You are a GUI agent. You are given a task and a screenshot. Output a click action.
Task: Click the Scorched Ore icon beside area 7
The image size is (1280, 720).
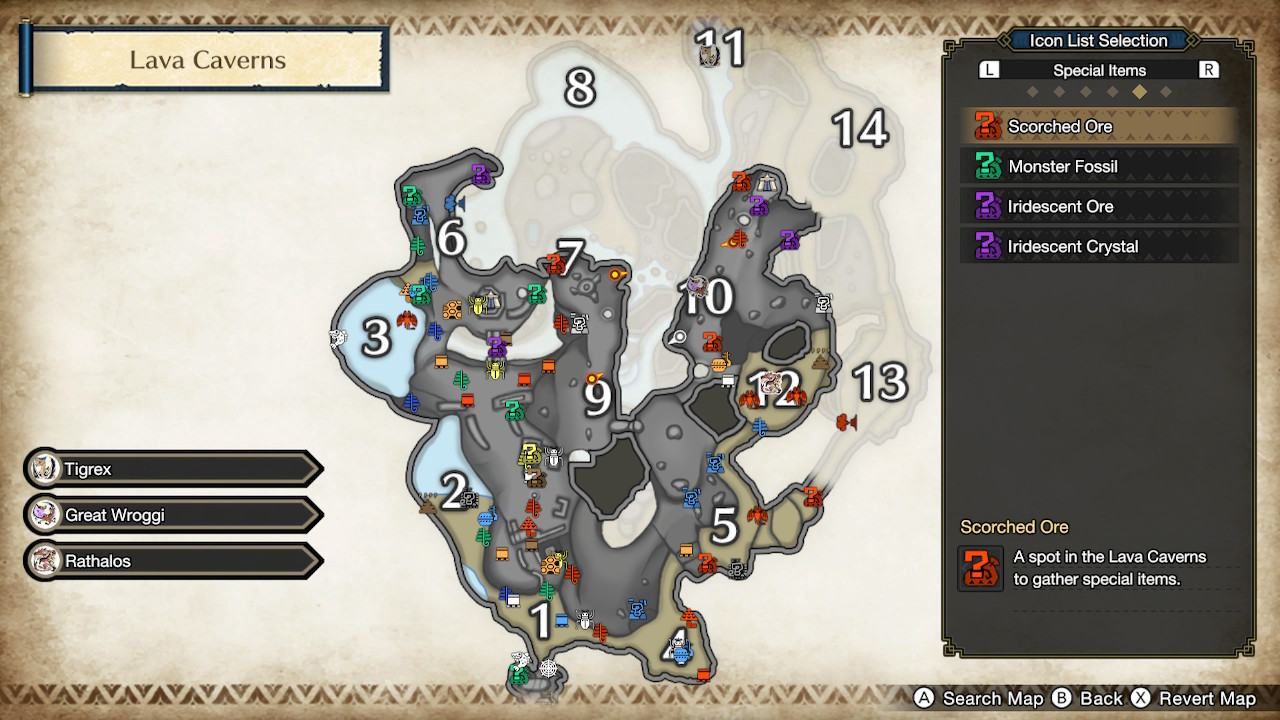pyautogui.click(x=555, y=266)
